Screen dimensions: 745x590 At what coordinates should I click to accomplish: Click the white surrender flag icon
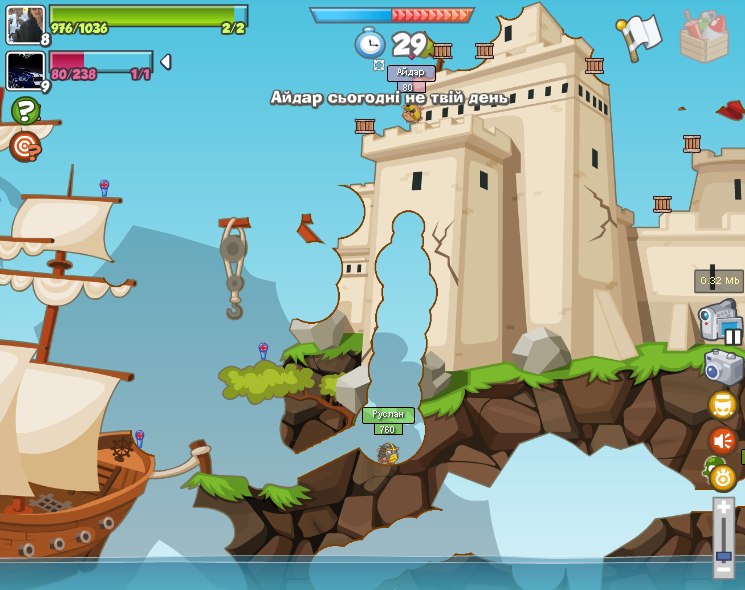pos(641,35)
